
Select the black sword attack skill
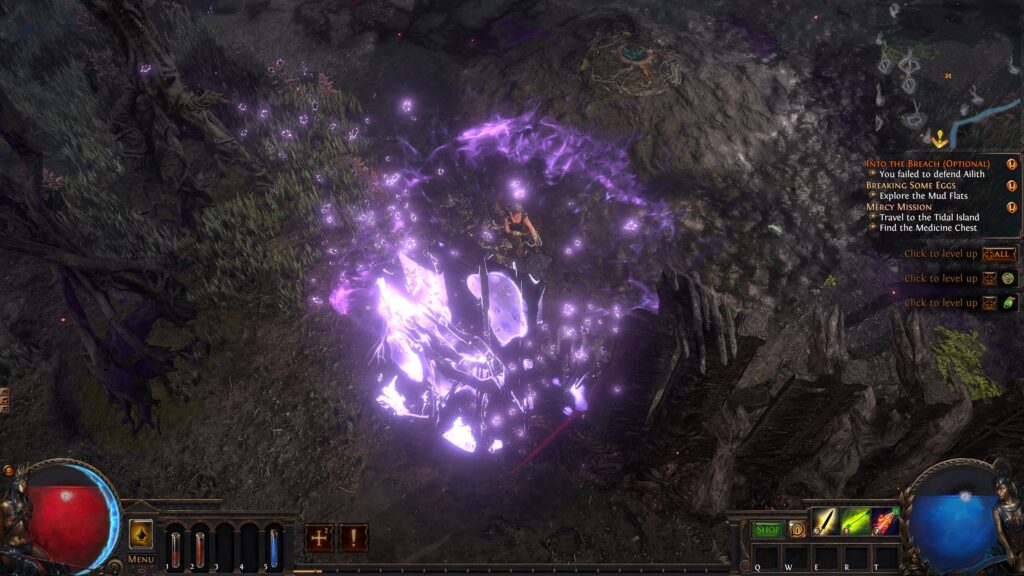click(826, 521)
